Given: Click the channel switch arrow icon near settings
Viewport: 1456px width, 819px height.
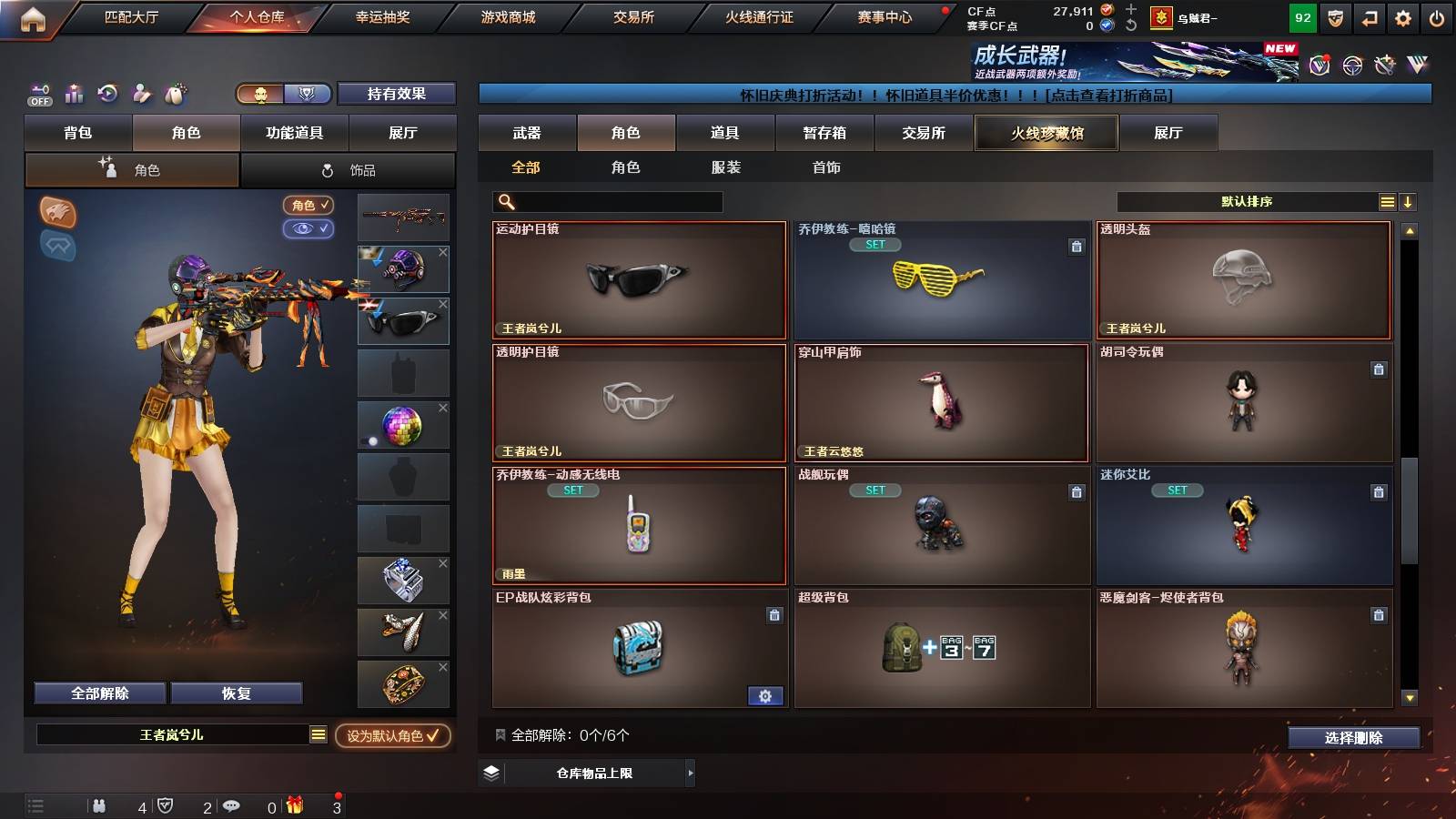Looking at the screenshot, I should tap(1368, 15).
